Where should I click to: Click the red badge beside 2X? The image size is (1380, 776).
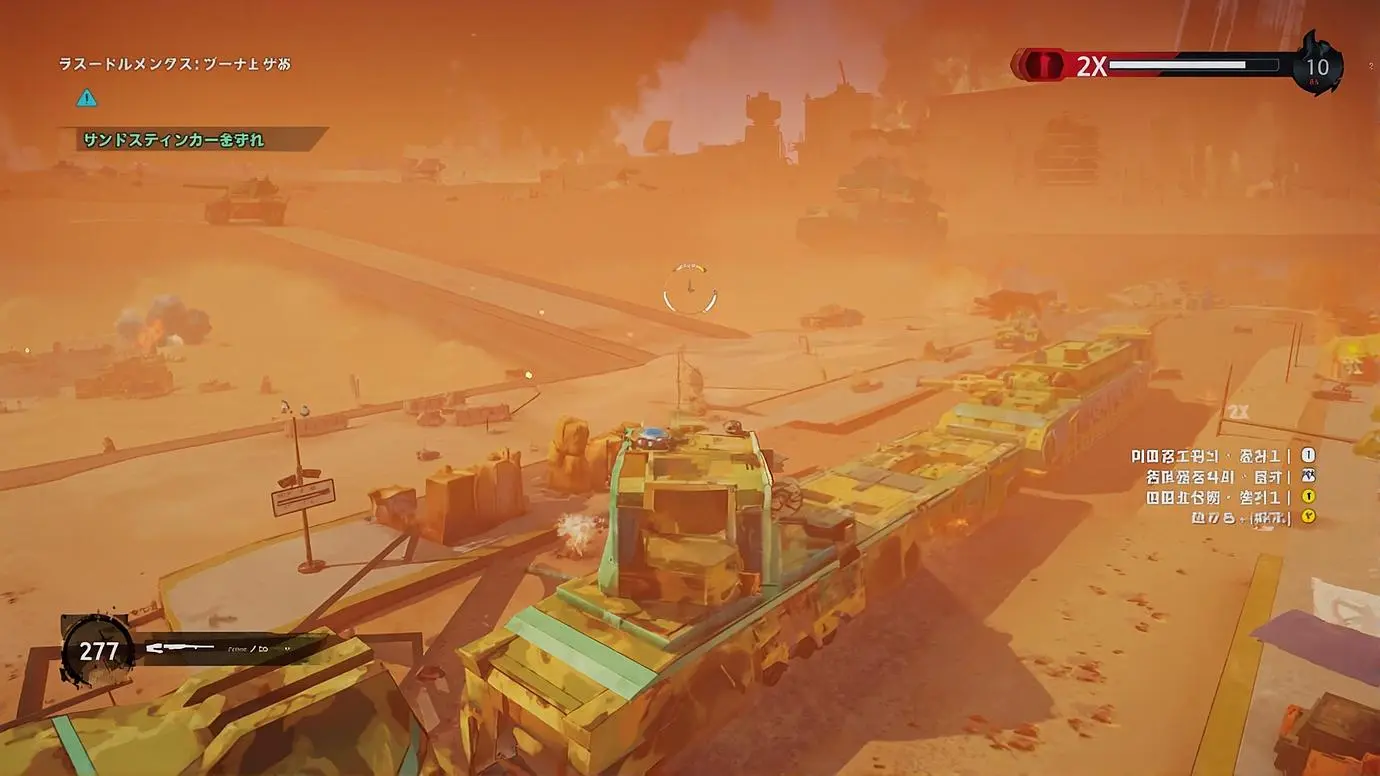1045,65
